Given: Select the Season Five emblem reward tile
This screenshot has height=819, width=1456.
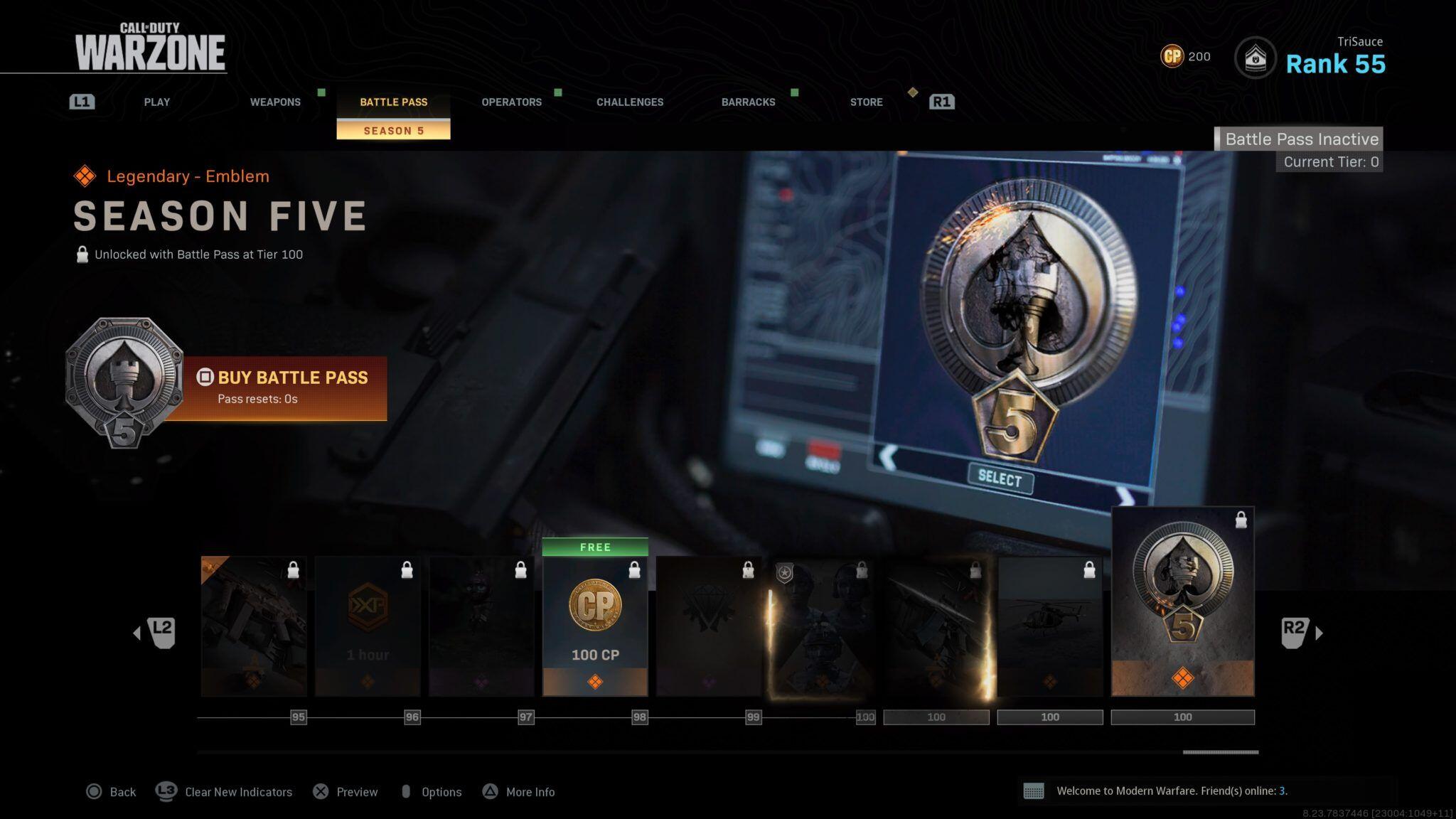Looking at the screenshot, I should (1182, 601).
